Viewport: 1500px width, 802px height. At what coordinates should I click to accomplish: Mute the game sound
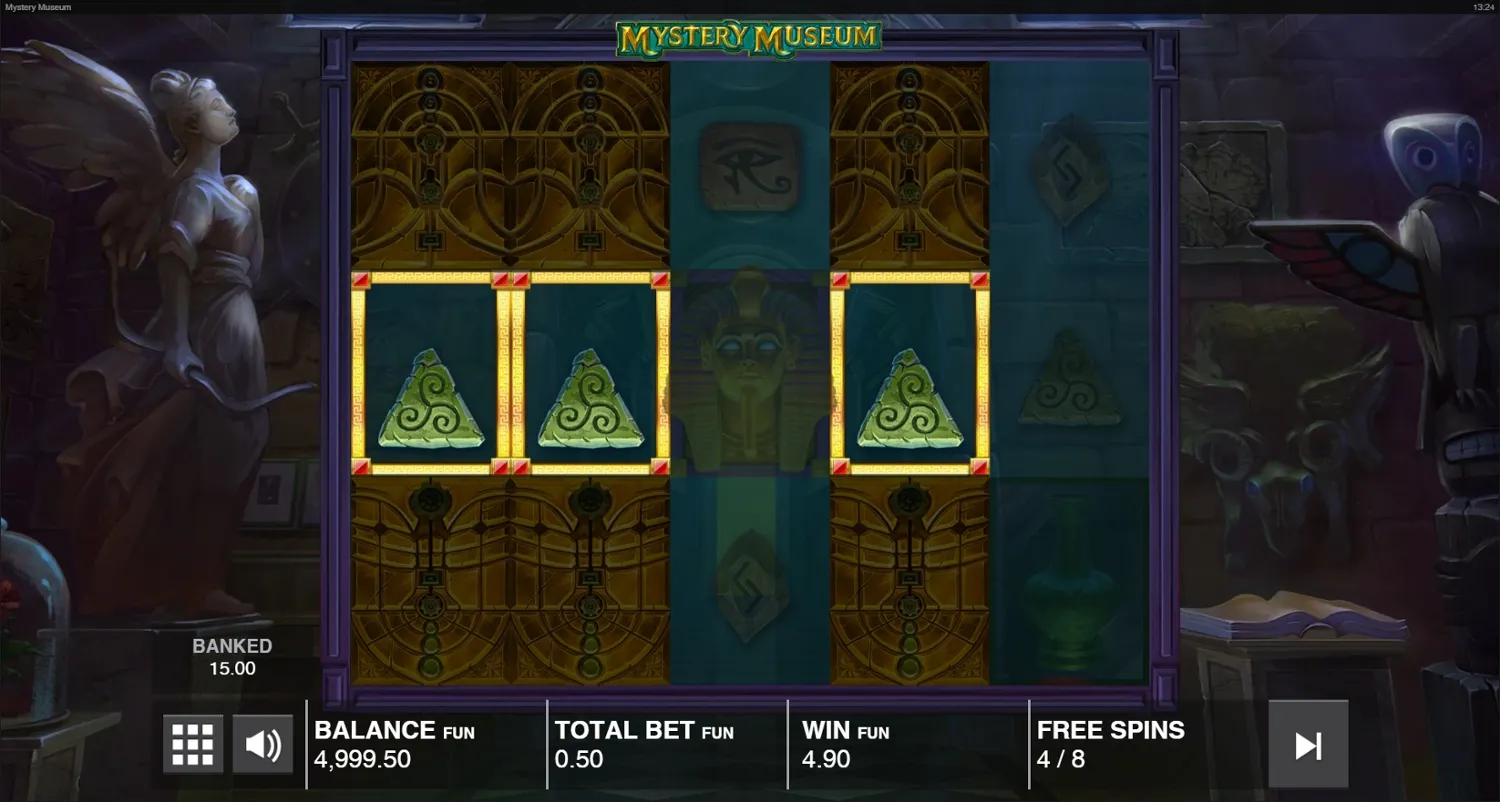(262, 743)
